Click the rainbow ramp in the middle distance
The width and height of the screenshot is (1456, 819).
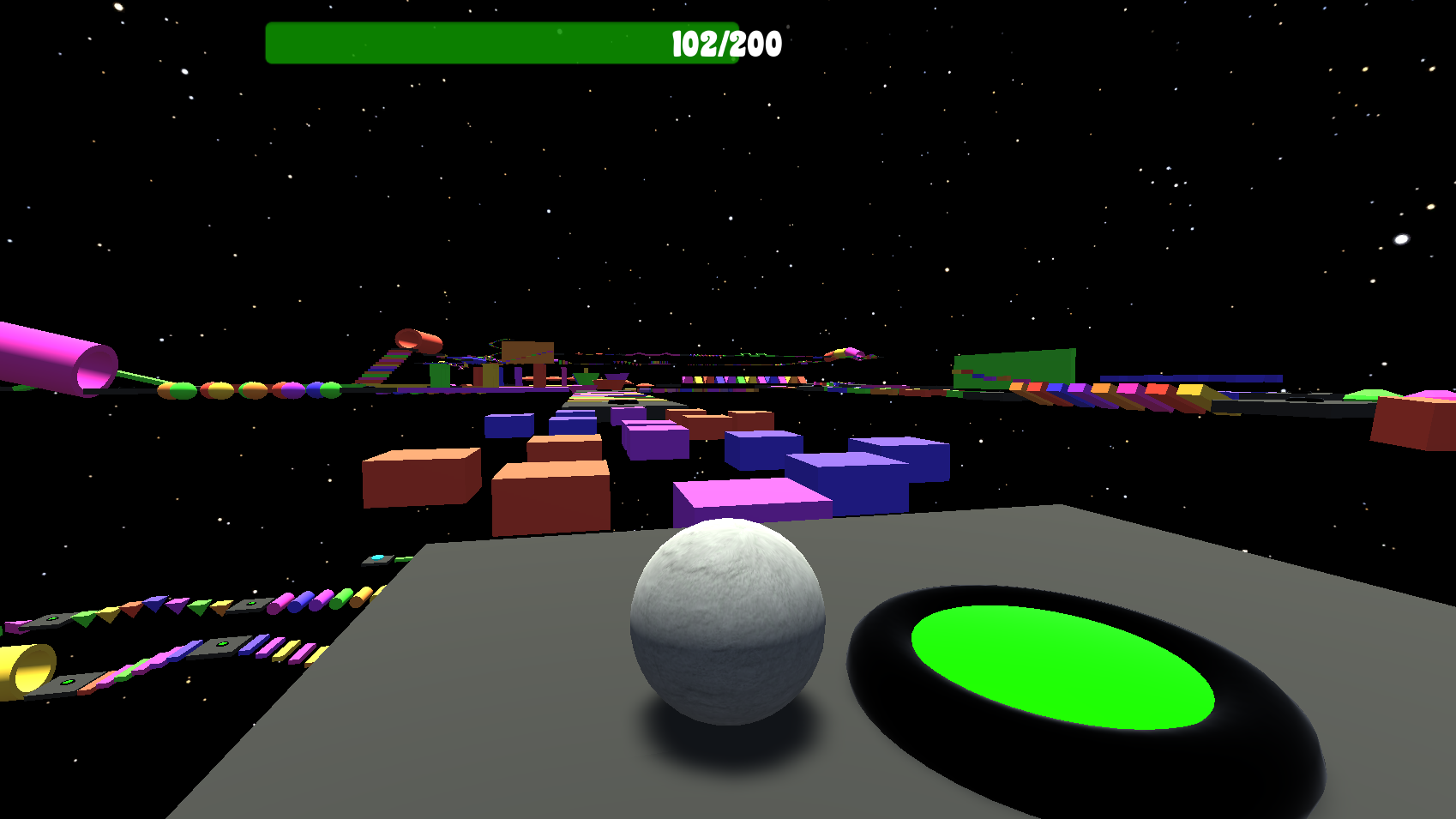tap(382, 367)
